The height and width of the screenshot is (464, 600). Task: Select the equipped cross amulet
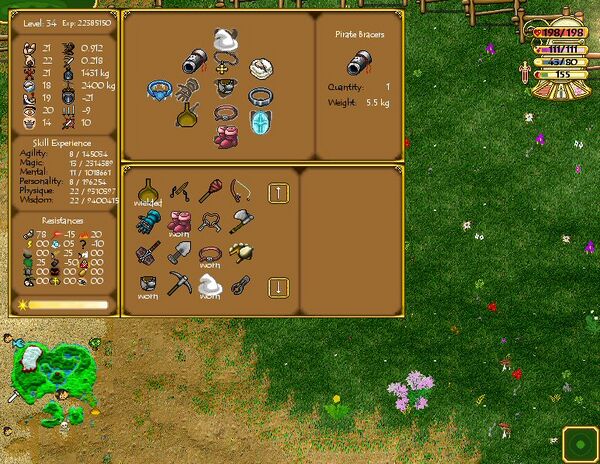click(227, 85)
